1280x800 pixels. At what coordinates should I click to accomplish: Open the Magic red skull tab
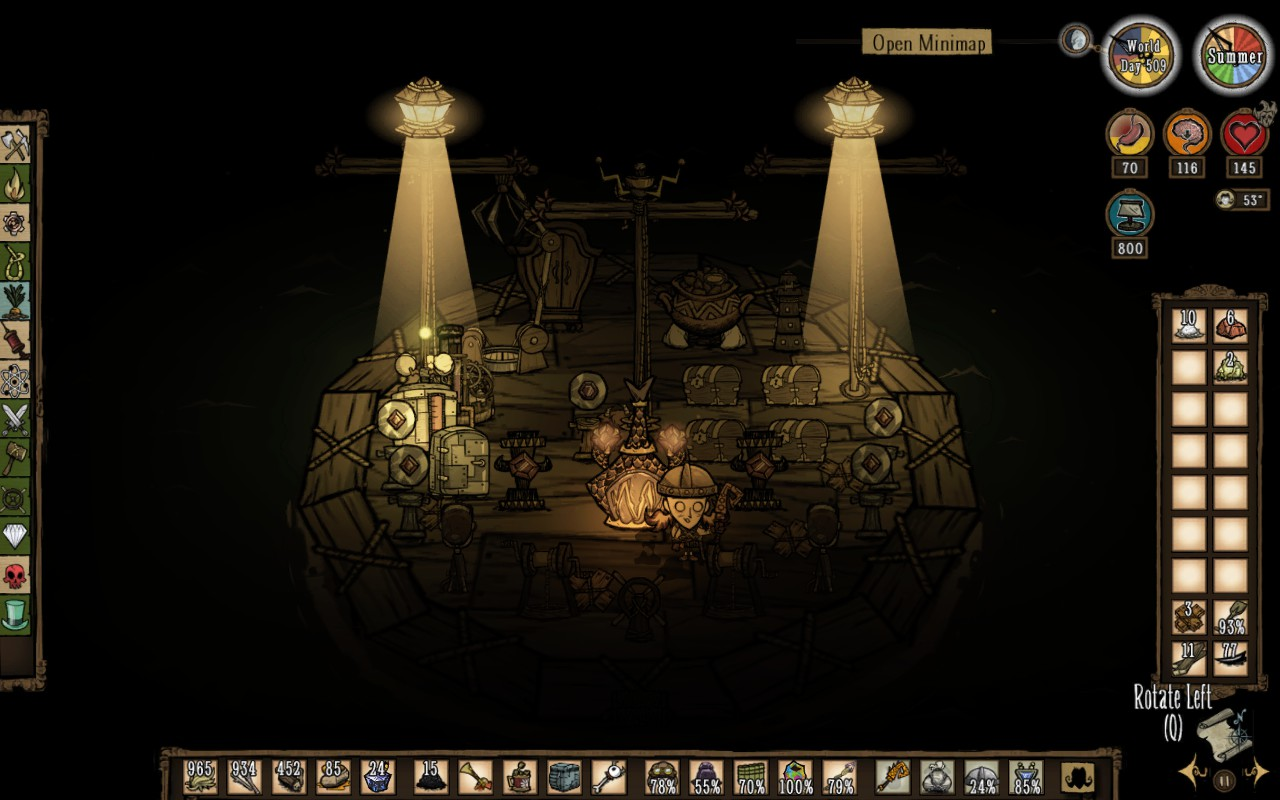pos(15,574)
